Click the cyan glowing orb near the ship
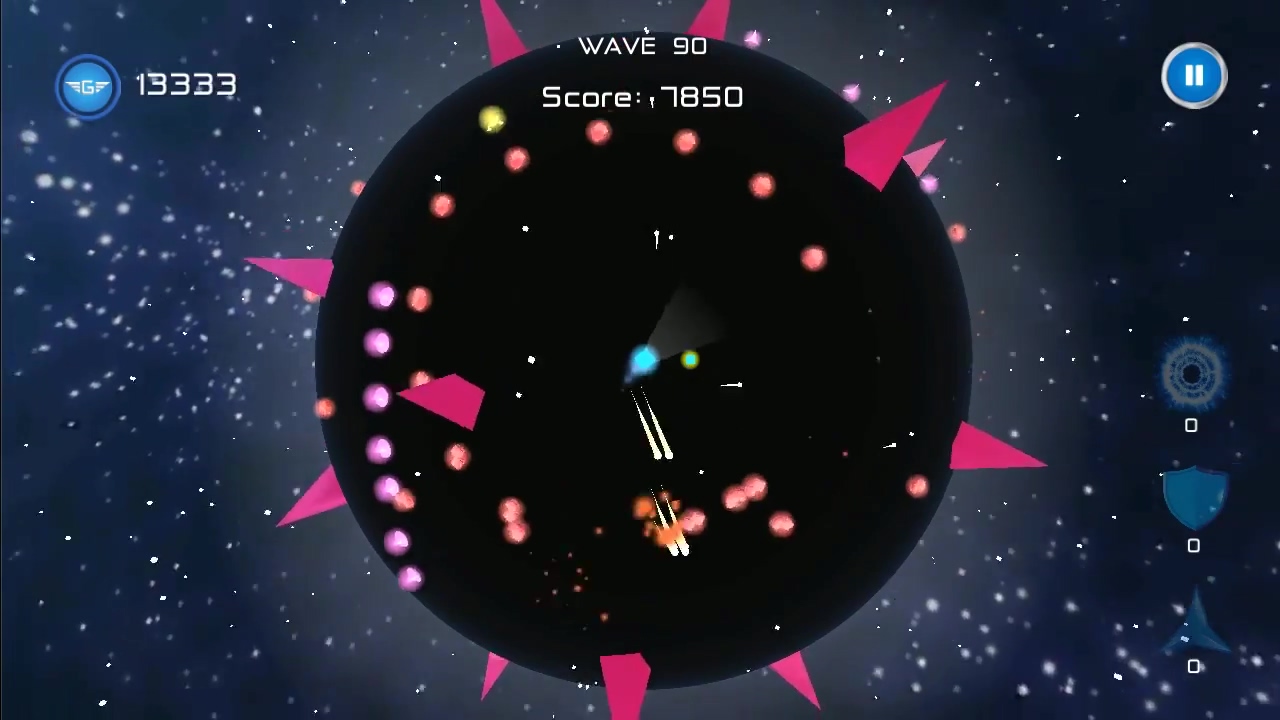 [x=644, y=360]
